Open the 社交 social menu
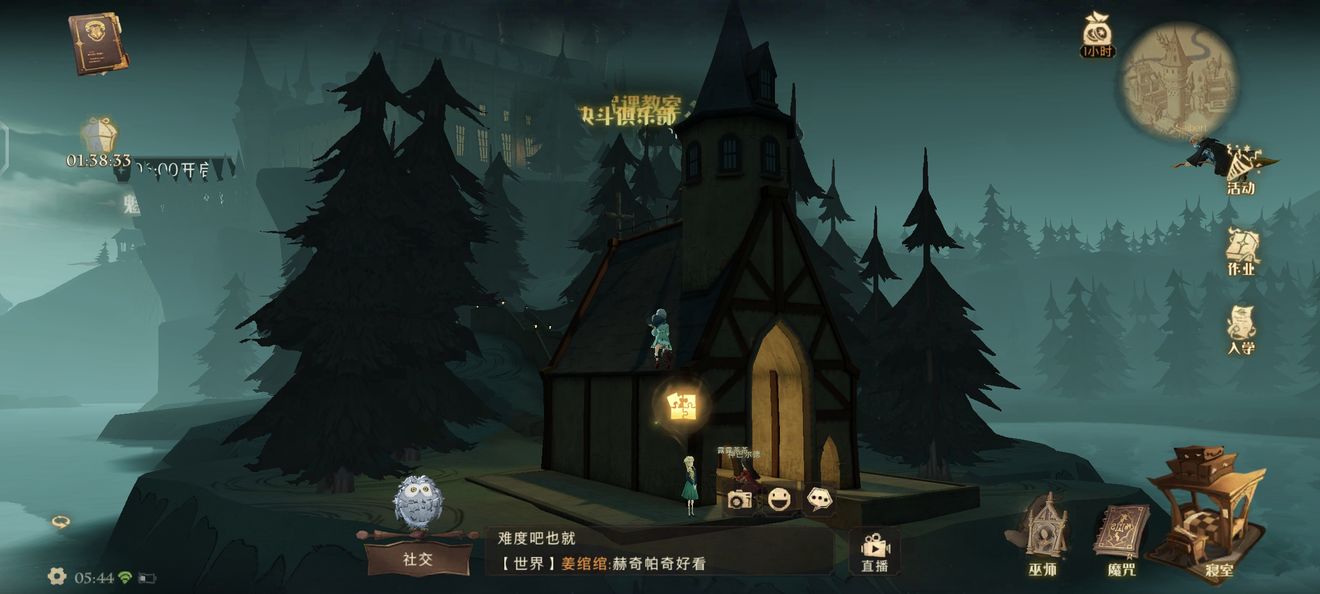 (x=417, y=558)
